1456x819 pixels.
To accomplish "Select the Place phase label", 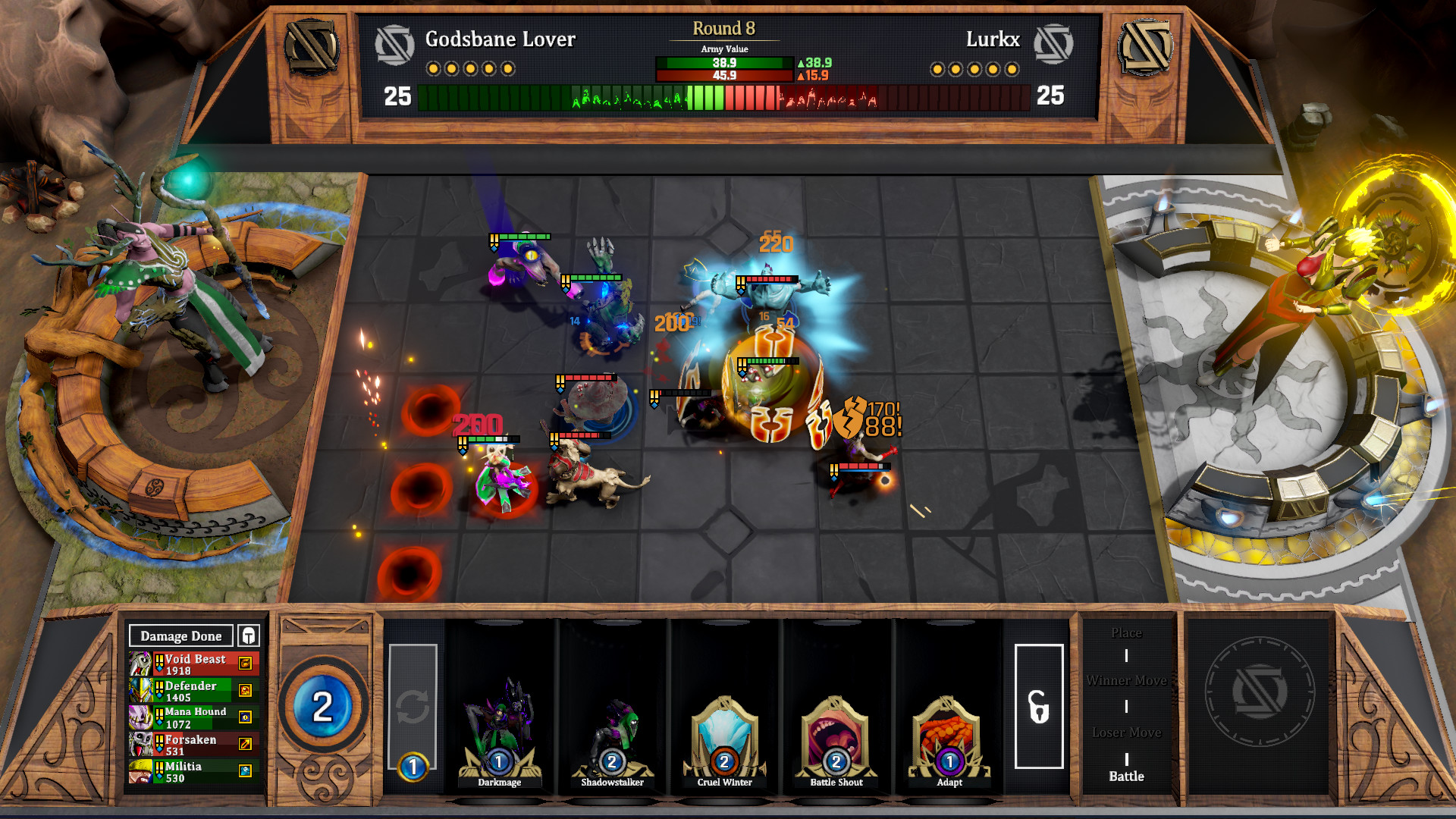I will (x=1126, y=632).
